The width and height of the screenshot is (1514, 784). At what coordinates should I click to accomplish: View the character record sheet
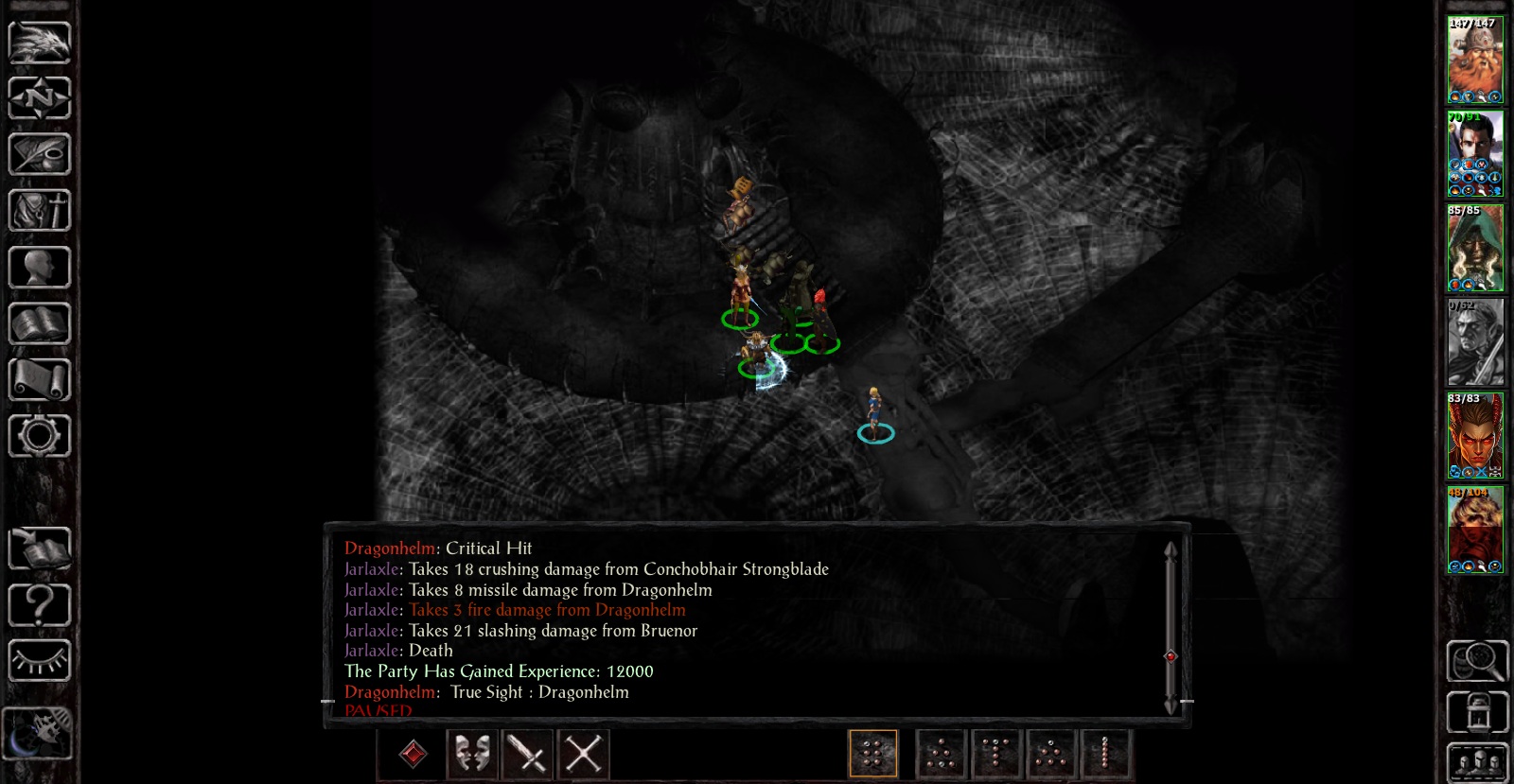coord(40,268)
